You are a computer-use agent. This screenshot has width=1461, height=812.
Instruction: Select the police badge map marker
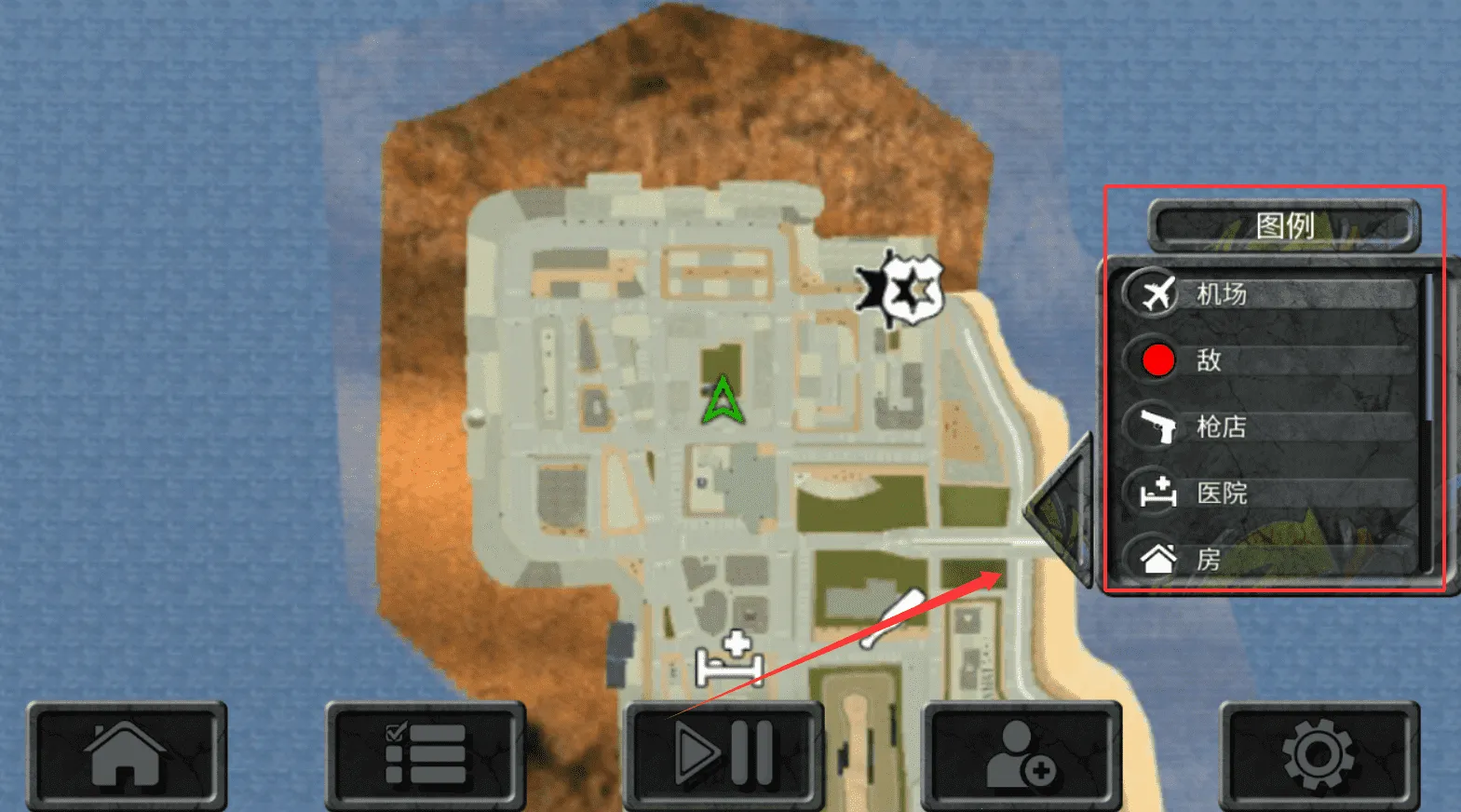tap(902, 289)
